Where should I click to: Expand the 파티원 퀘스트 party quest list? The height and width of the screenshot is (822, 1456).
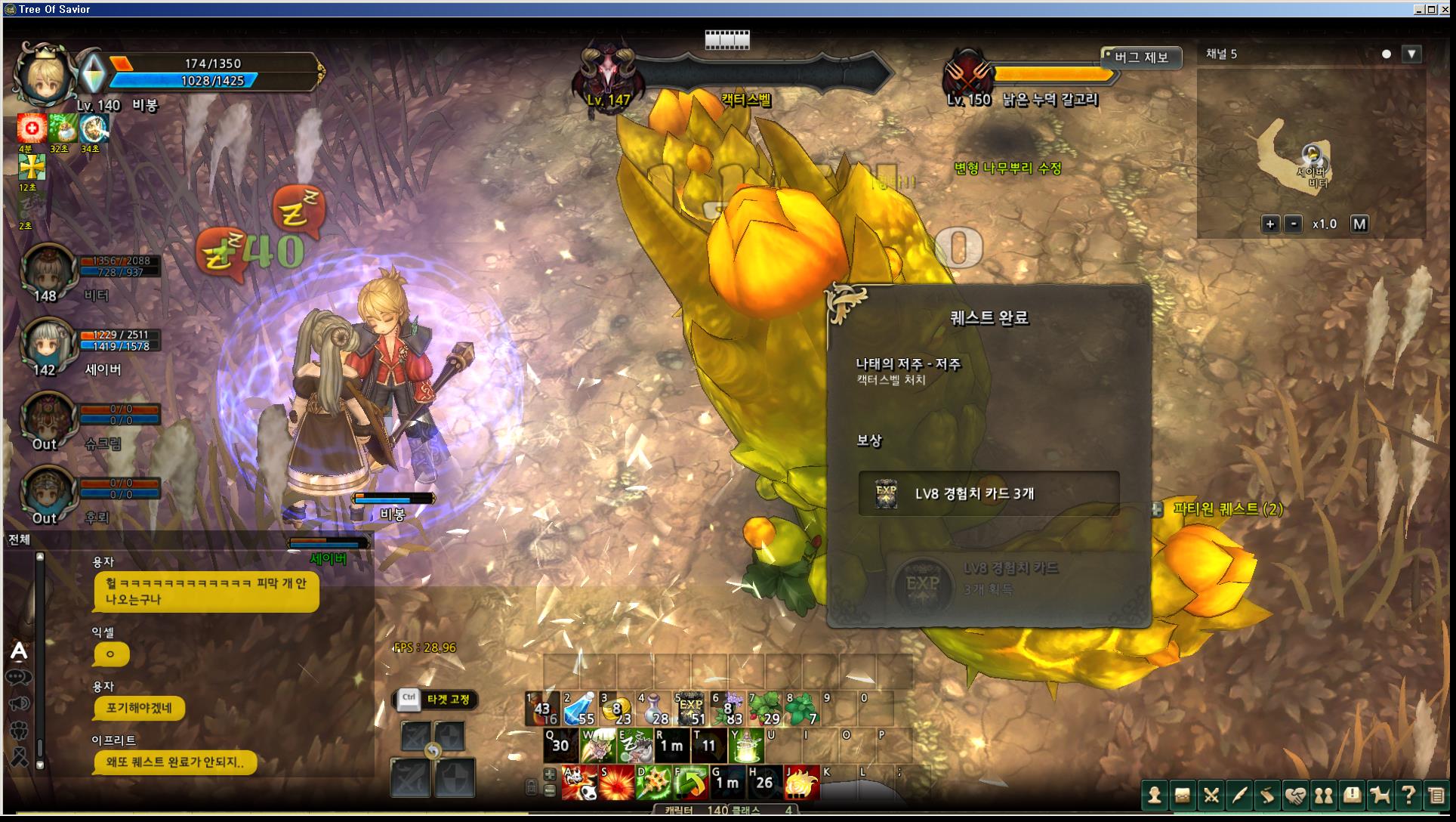(1156, 510)
